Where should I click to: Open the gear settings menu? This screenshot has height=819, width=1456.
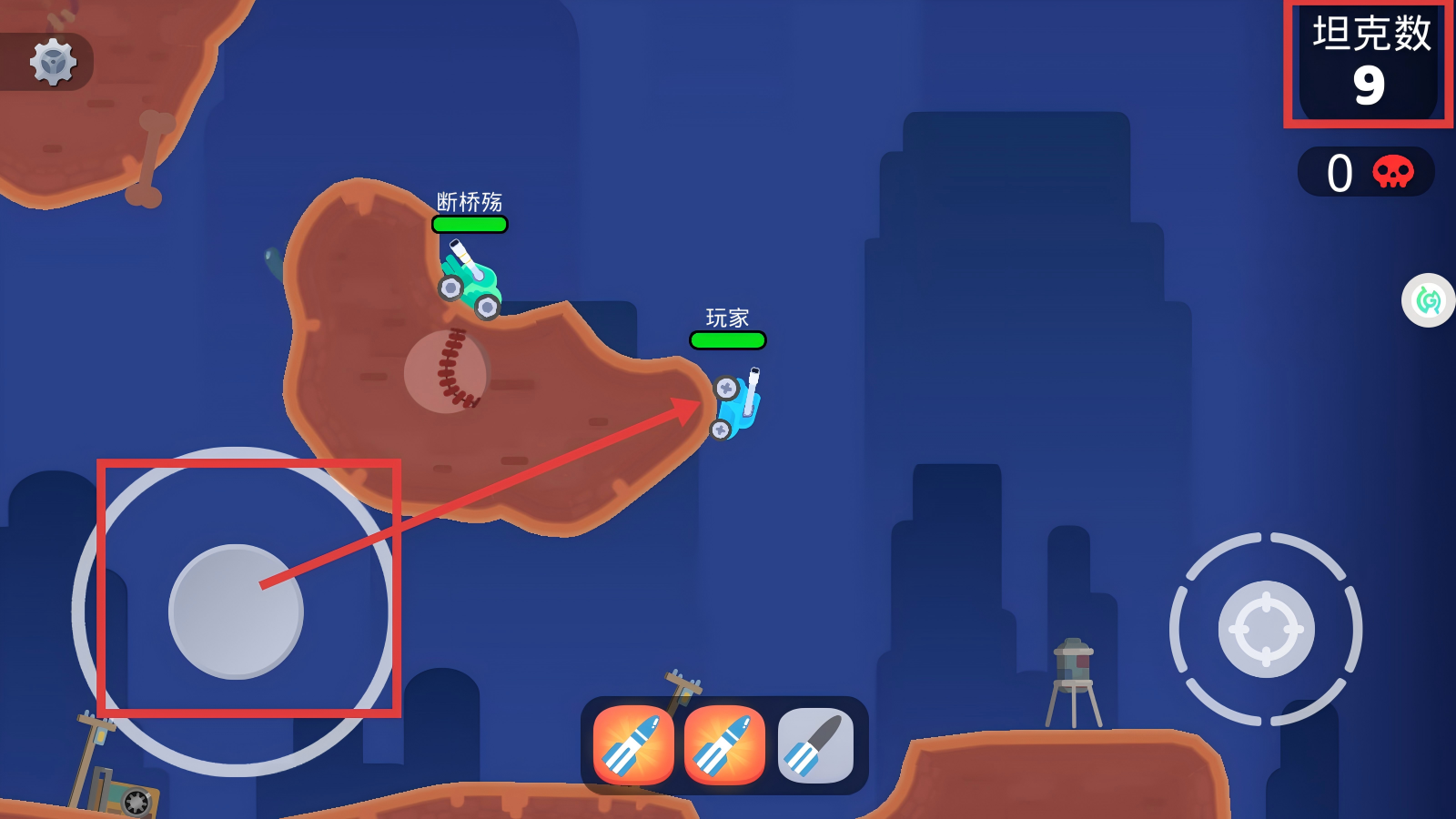pos(53,62)
